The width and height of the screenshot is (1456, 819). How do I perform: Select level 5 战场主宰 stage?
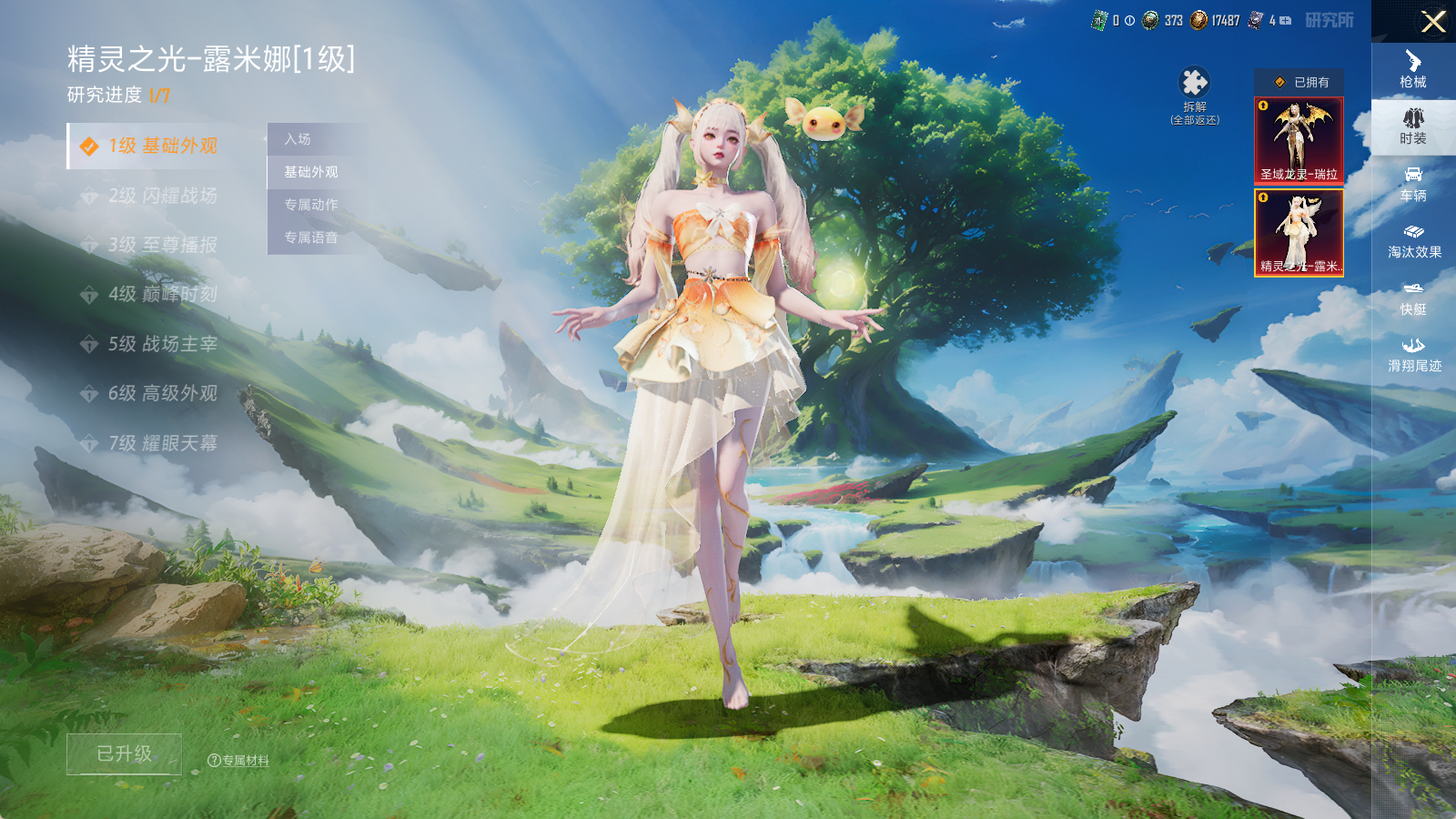pyautogui.click(x=162, y=344)
